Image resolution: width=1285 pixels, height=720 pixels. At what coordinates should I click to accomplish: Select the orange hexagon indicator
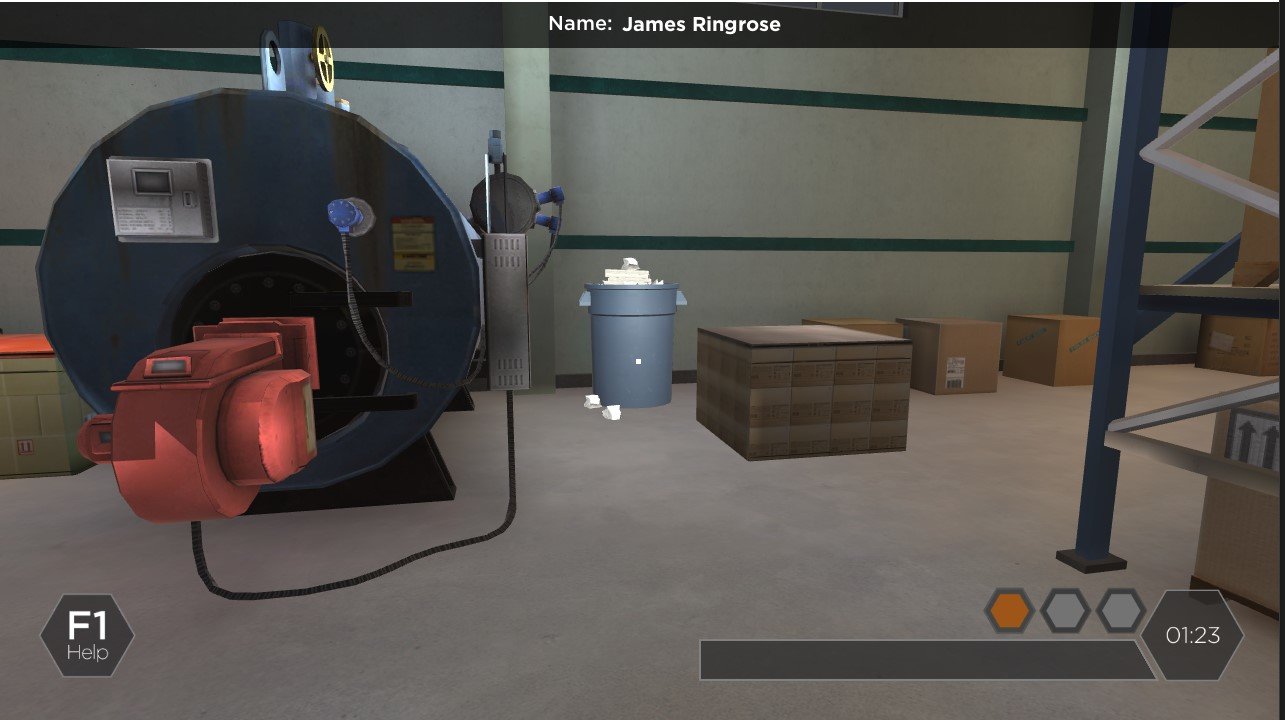tap(1009, 610)
